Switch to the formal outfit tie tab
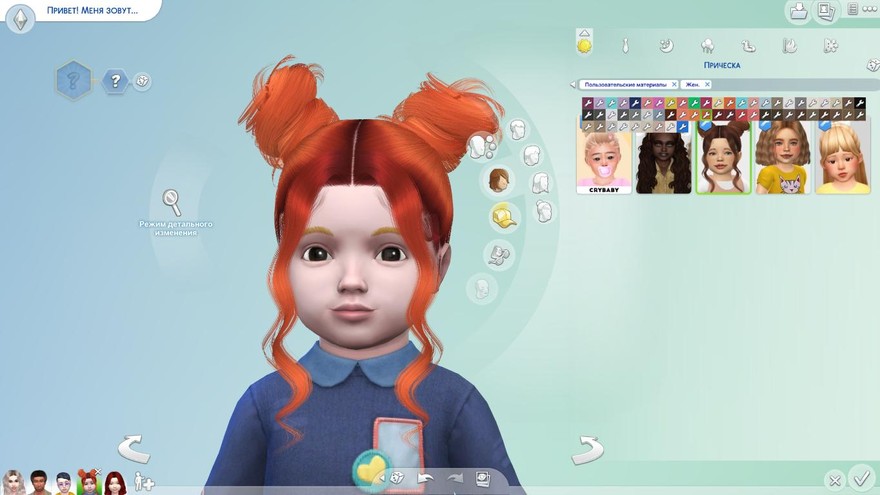880x495 pixels. 625,45
